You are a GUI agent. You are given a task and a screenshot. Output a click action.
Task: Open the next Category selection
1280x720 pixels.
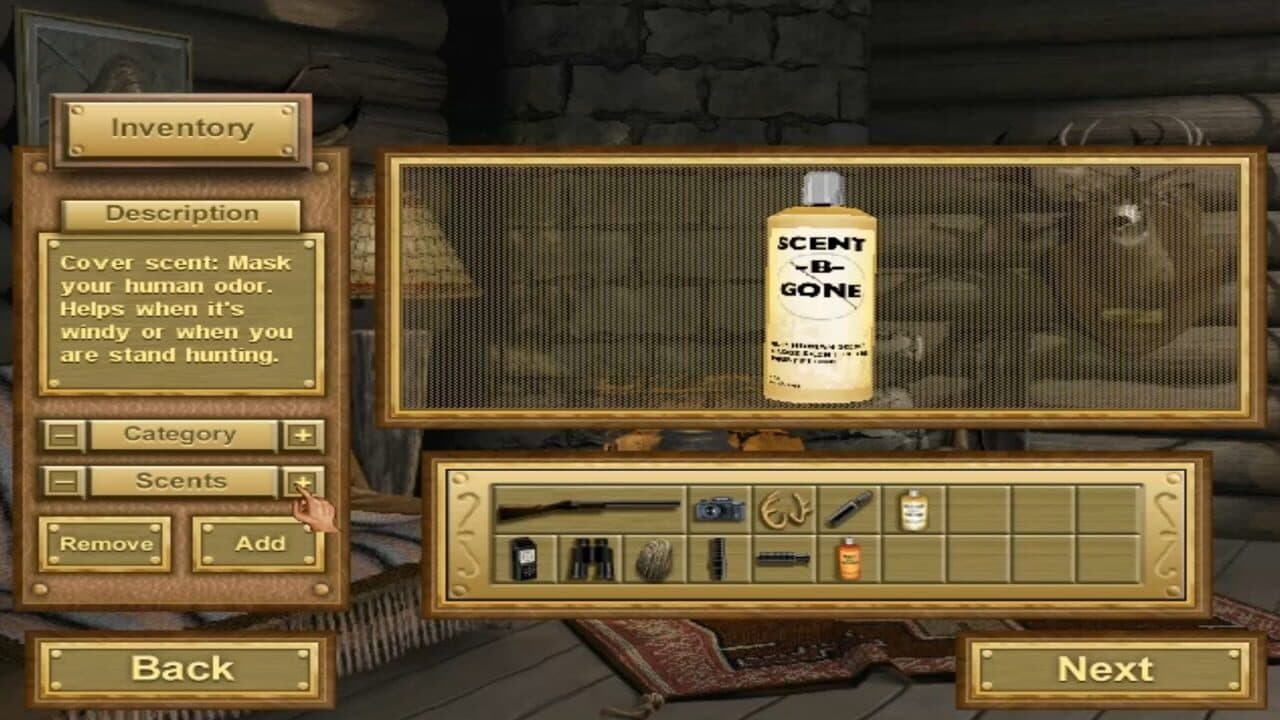tap(182, 435)
